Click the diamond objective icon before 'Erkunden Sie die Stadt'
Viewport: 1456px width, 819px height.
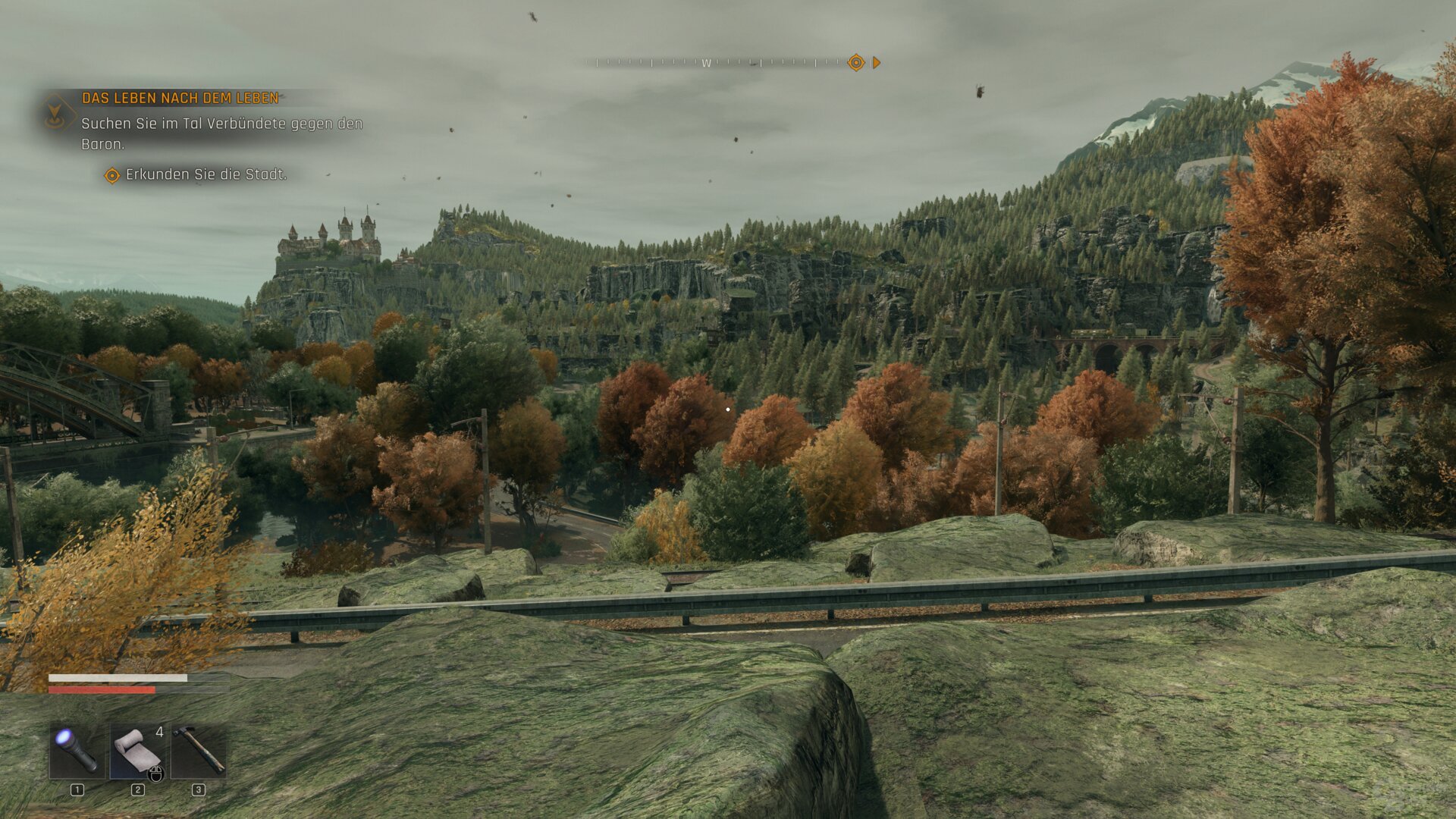coord(111,174)
